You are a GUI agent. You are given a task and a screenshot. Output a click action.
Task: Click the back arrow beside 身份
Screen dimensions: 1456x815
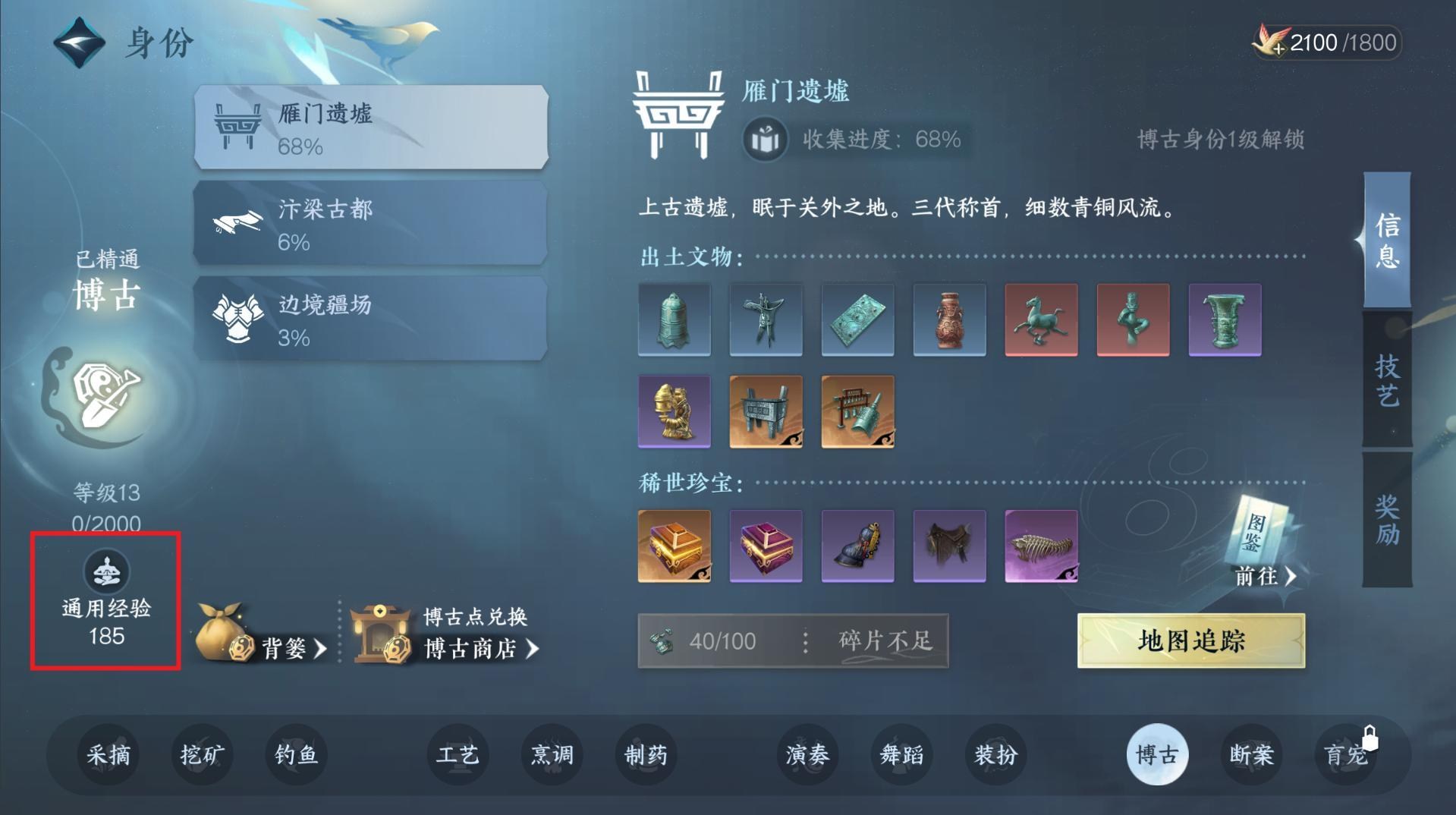[78, 42]
